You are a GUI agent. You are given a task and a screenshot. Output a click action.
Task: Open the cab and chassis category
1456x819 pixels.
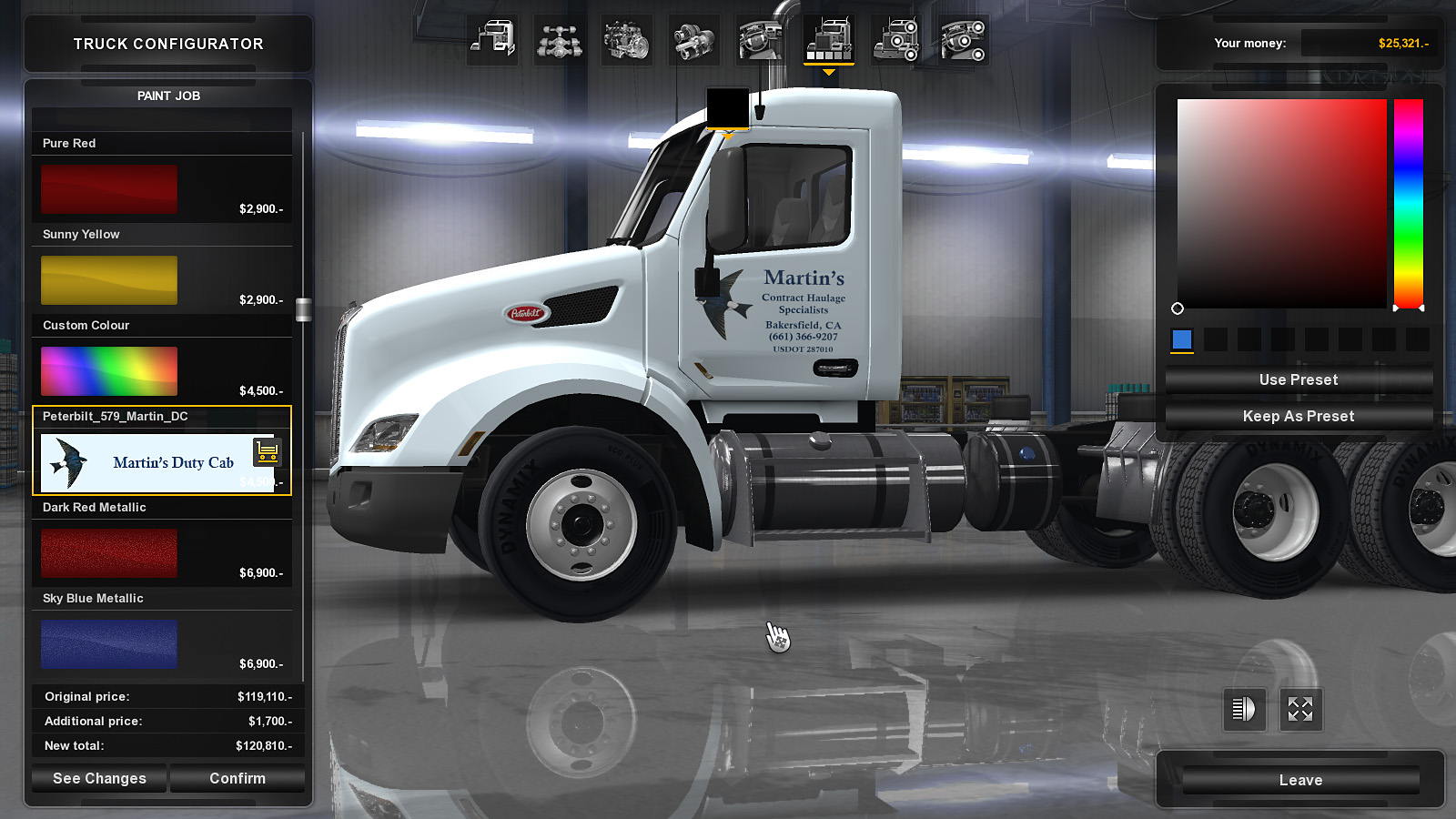tap(492, 41)
